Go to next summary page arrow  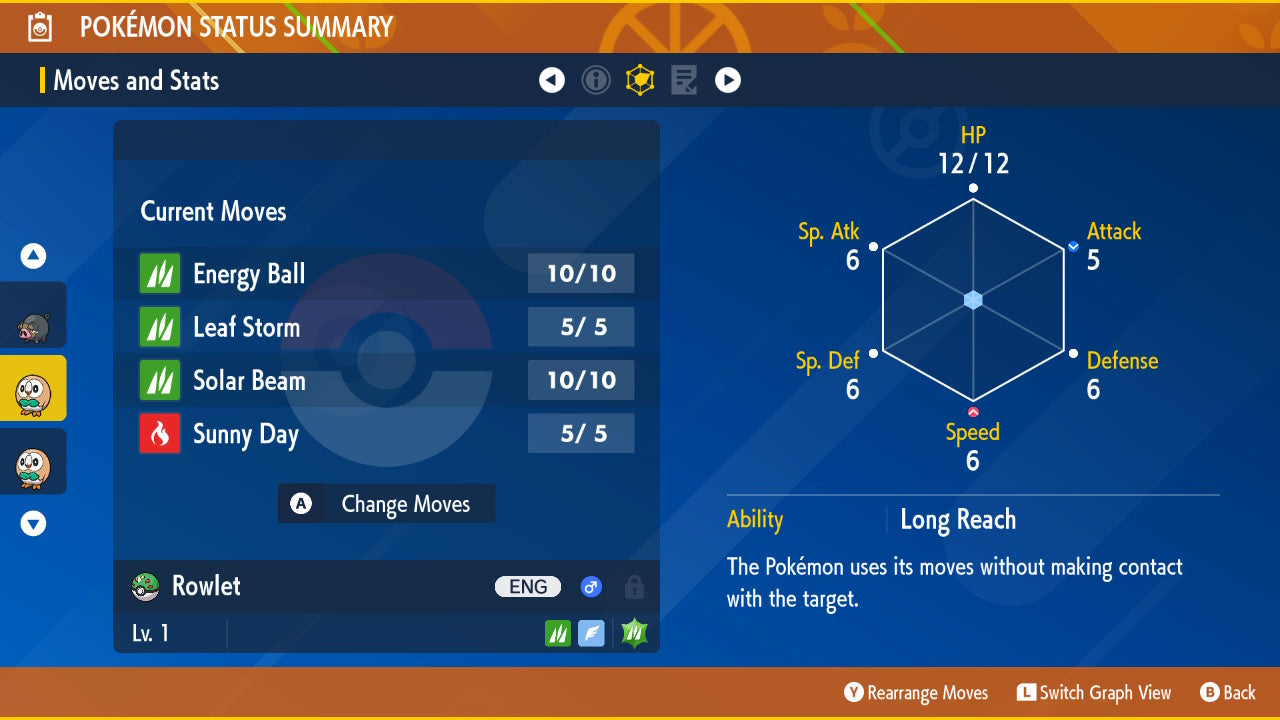[728, 80]
